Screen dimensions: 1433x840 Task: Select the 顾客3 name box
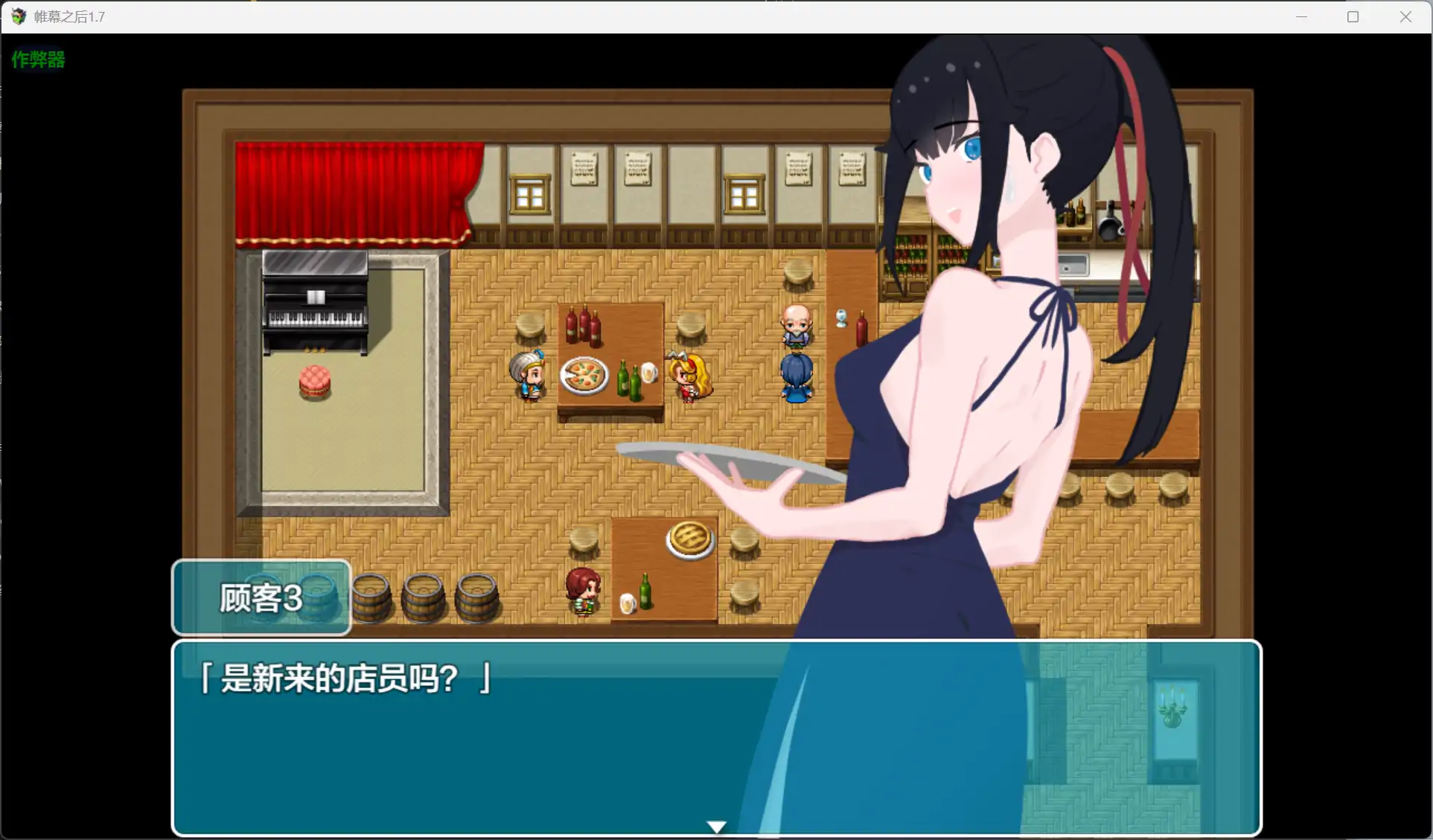tap(259, 597)
